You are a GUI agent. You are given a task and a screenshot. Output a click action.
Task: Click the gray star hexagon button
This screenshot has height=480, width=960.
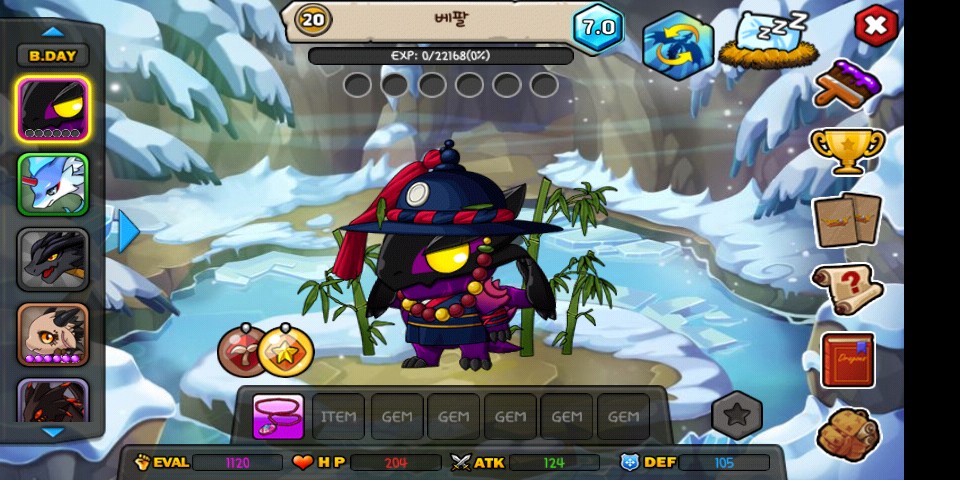tap(737, 415)
